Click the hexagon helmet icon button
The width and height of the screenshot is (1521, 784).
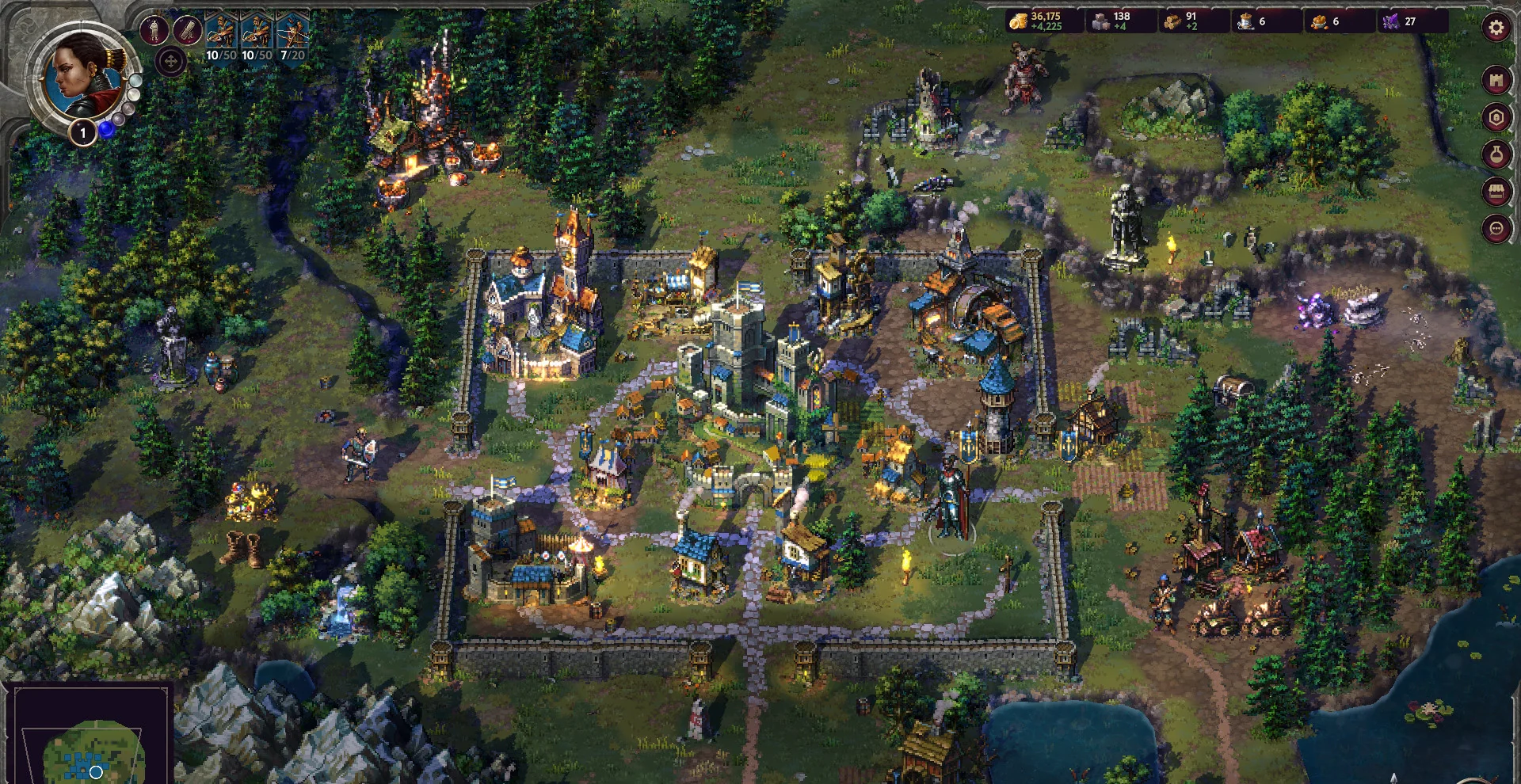[1496, 118]
